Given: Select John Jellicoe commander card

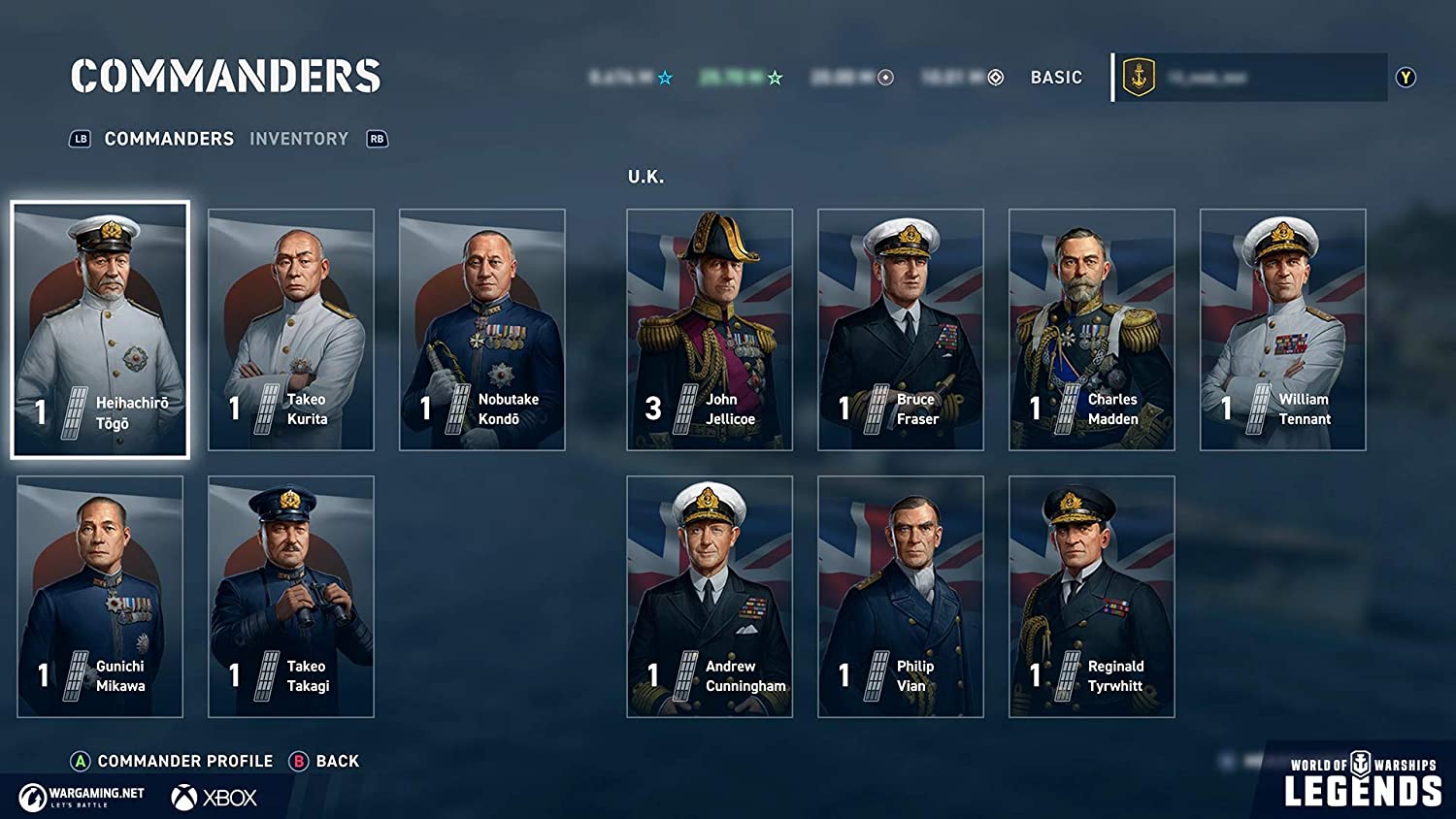Looking at the screenshot, I should coord(710,329).
